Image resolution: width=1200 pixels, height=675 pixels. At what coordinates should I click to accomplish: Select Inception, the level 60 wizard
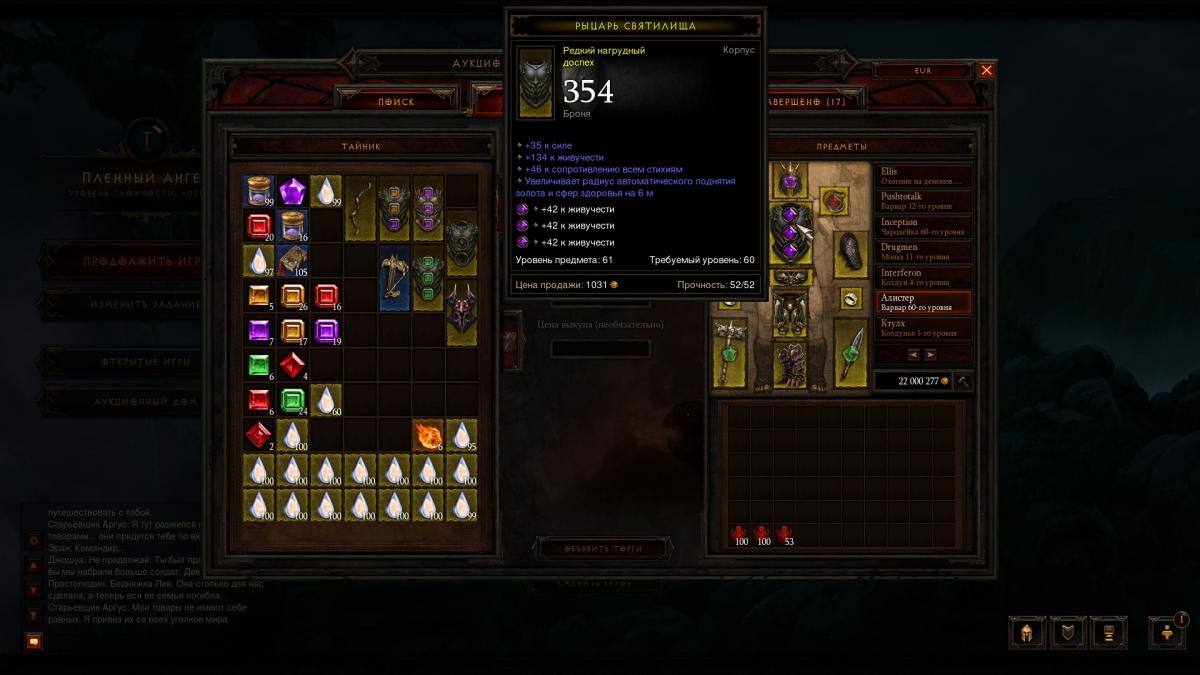[x=923, y=227]
